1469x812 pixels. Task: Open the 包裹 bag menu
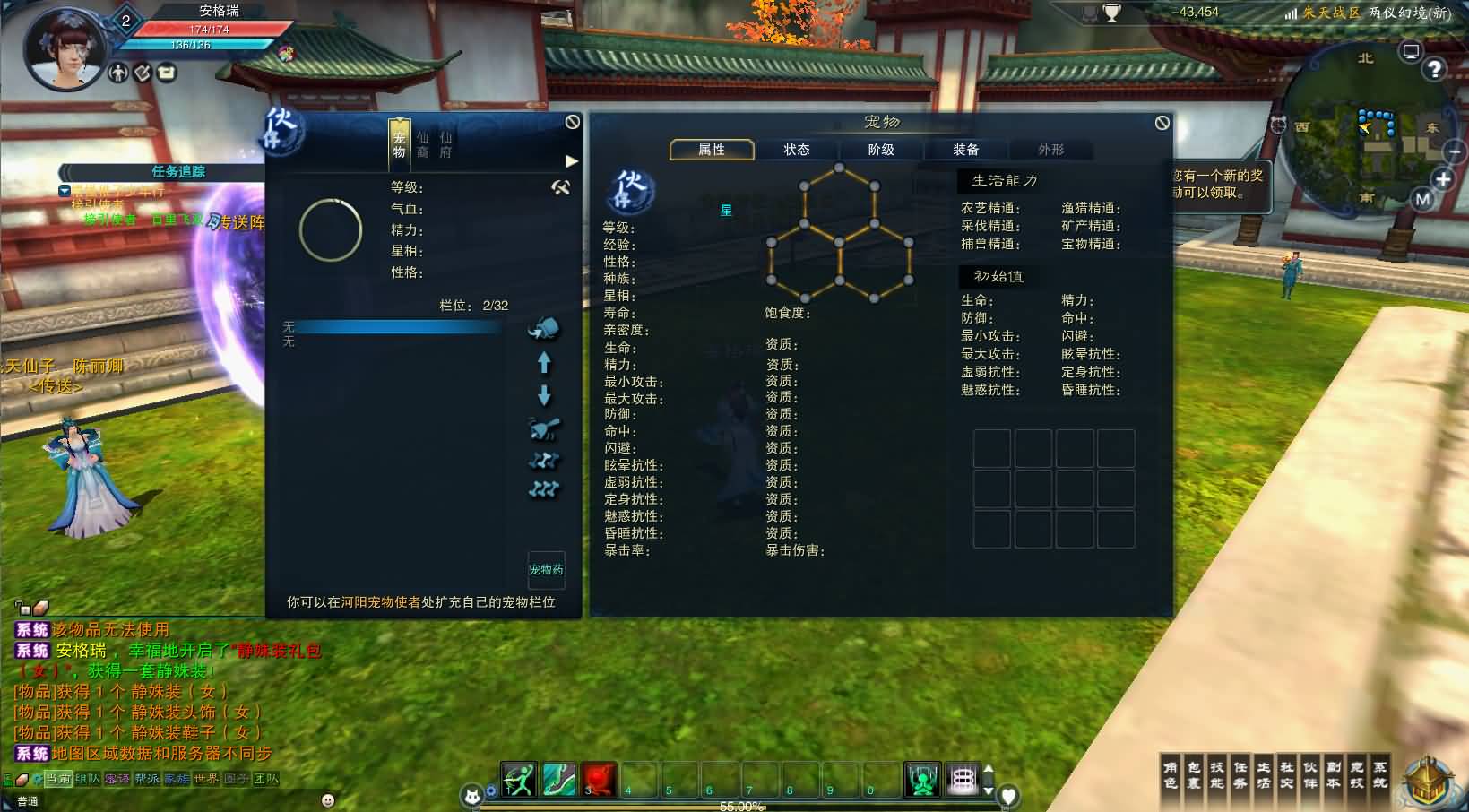point(1194,775)
